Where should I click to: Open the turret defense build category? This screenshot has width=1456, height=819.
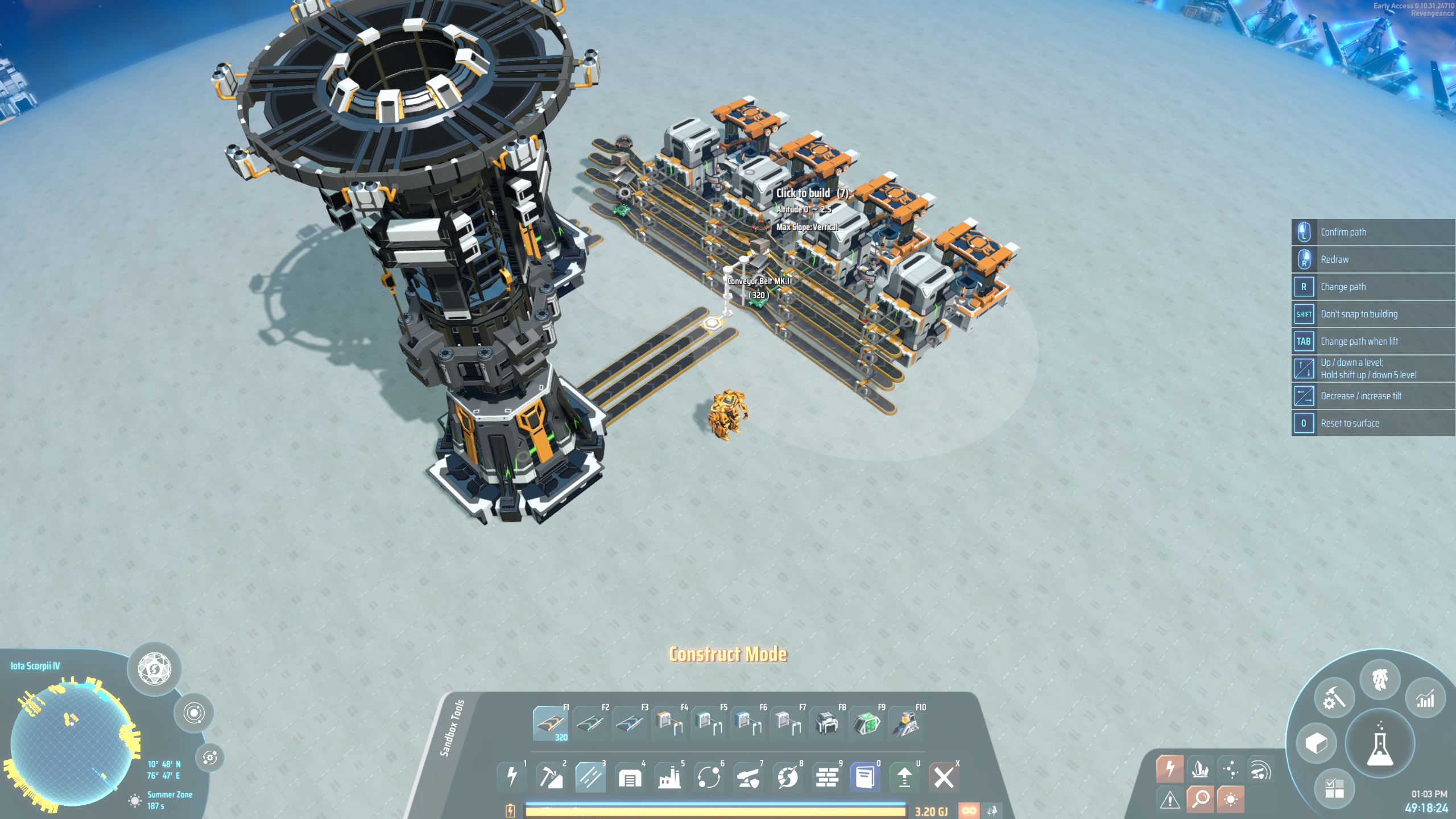point(748,777)
